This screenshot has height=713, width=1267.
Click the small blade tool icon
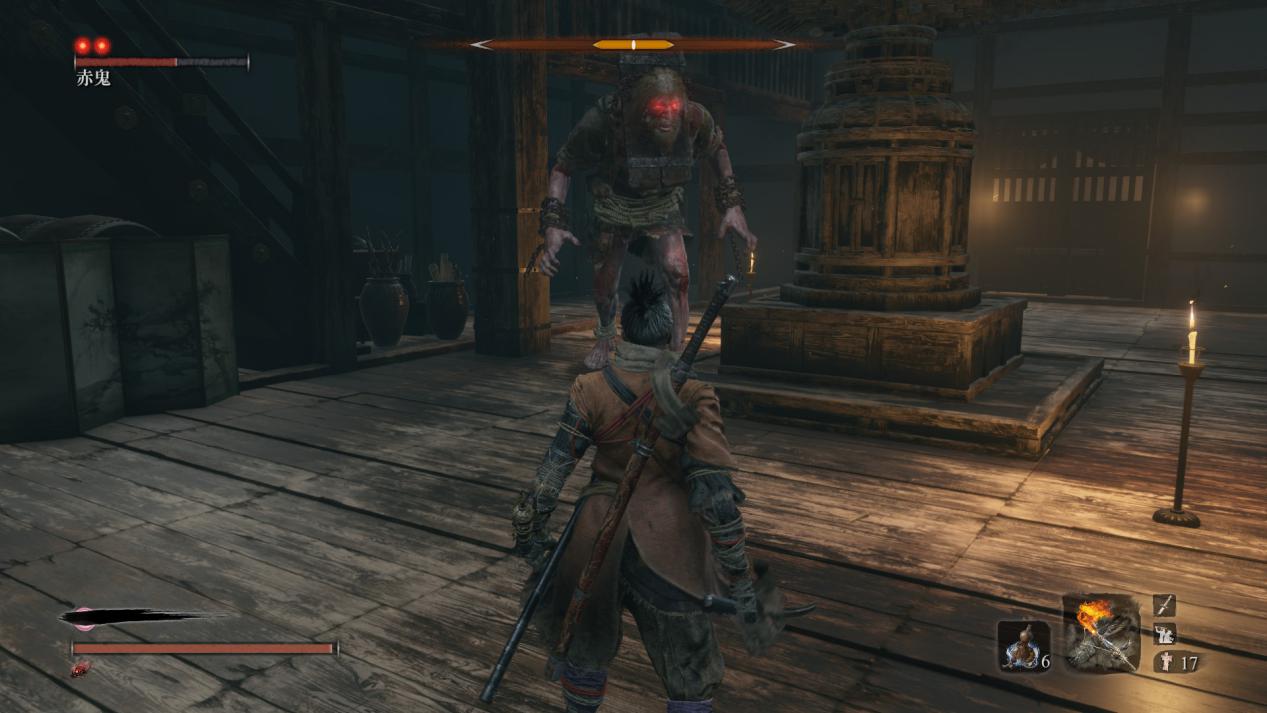1165,605
